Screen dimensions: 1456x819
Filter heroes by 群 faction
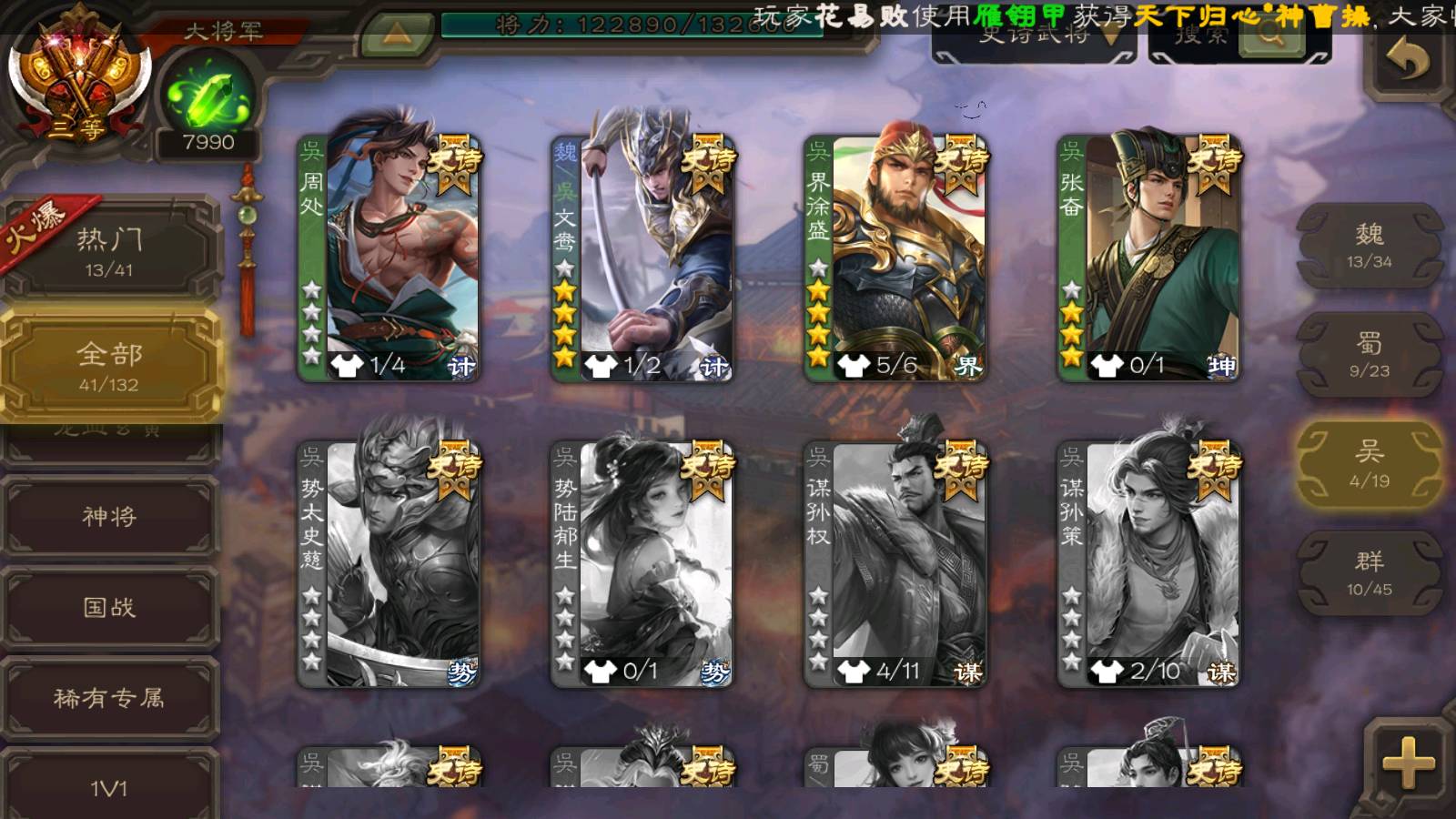coord(1369,573)
